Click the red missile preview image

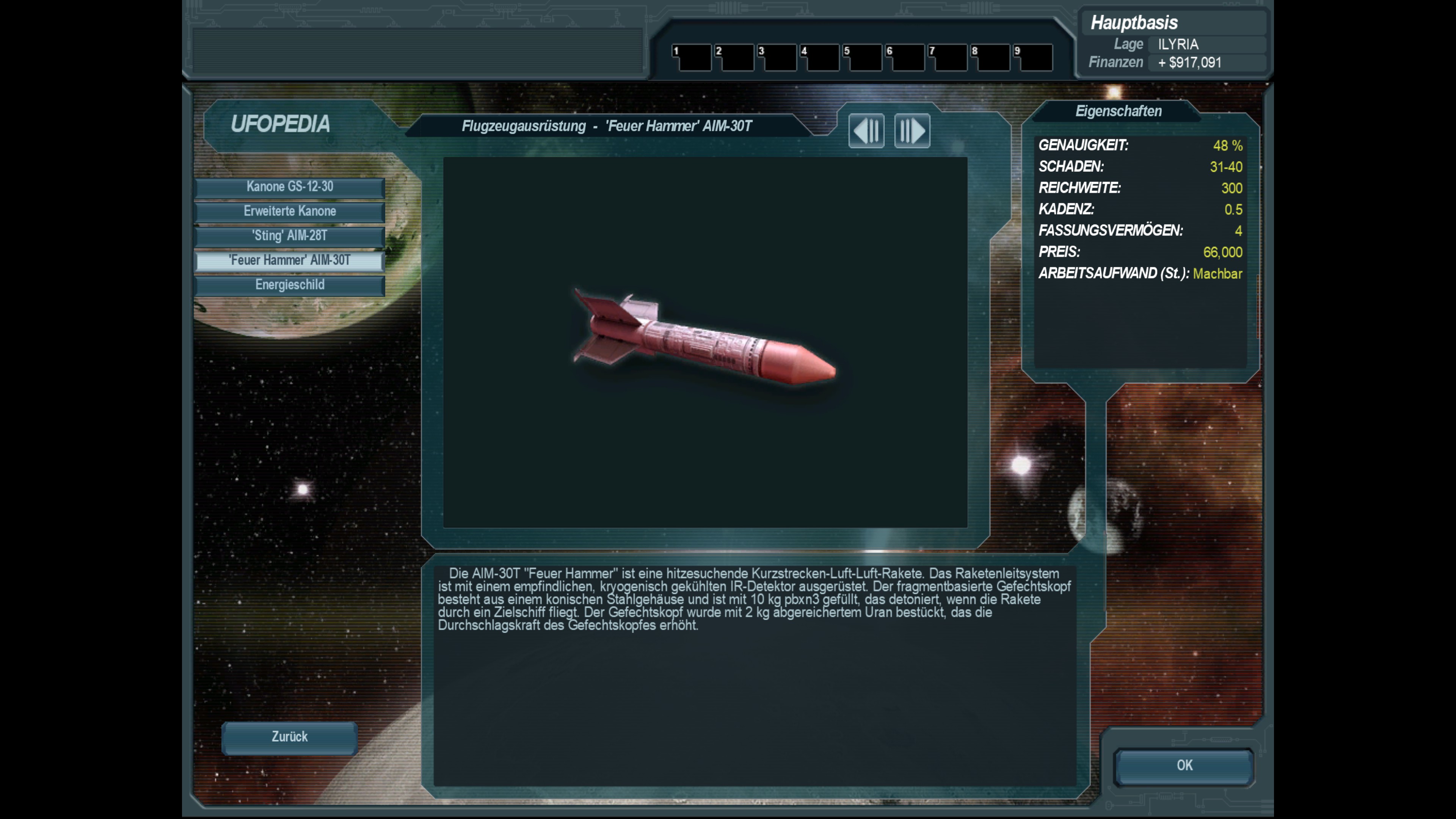pos(704,339)
